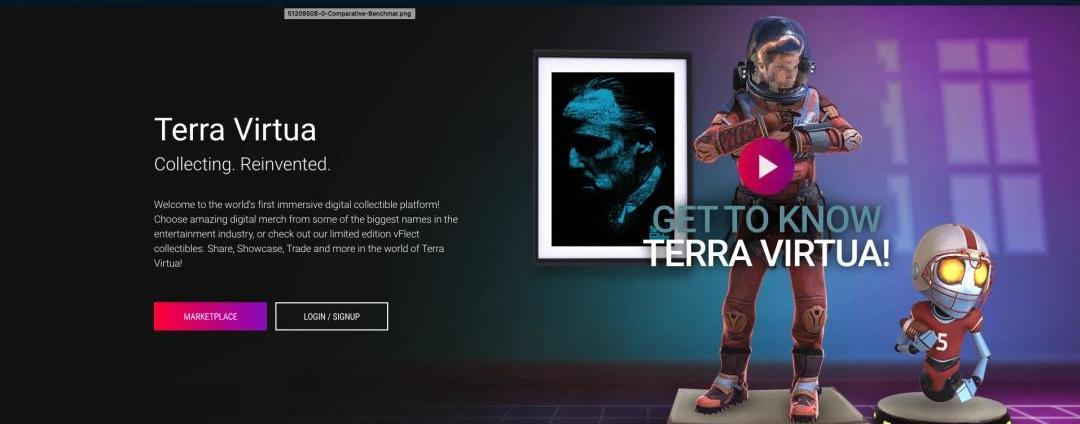Click the Login / Signup button
The image size is (1080, 424).
(x=331, y=316)
